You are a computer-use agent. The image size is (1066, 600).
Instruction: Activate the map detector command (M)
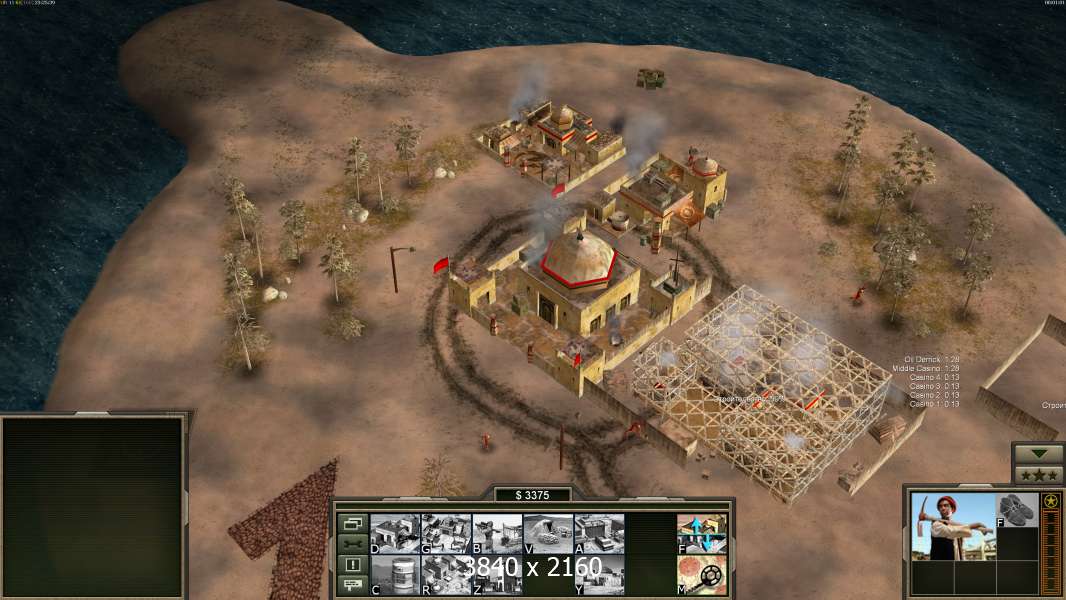tap(702, 574)
